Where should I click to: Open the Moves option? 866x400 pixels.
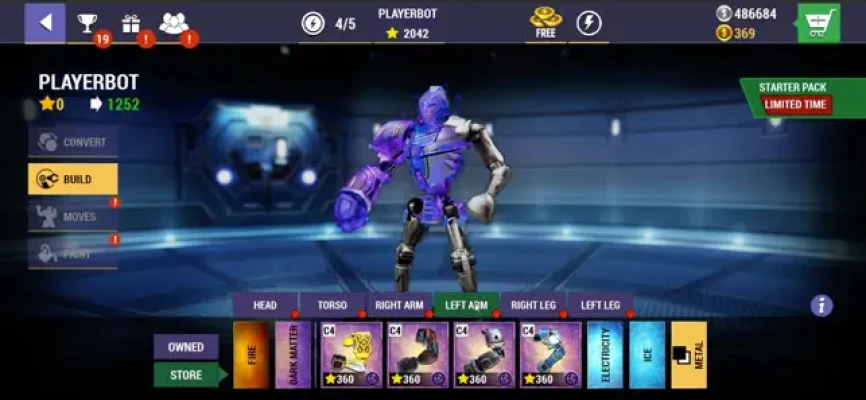coord(73,216)
